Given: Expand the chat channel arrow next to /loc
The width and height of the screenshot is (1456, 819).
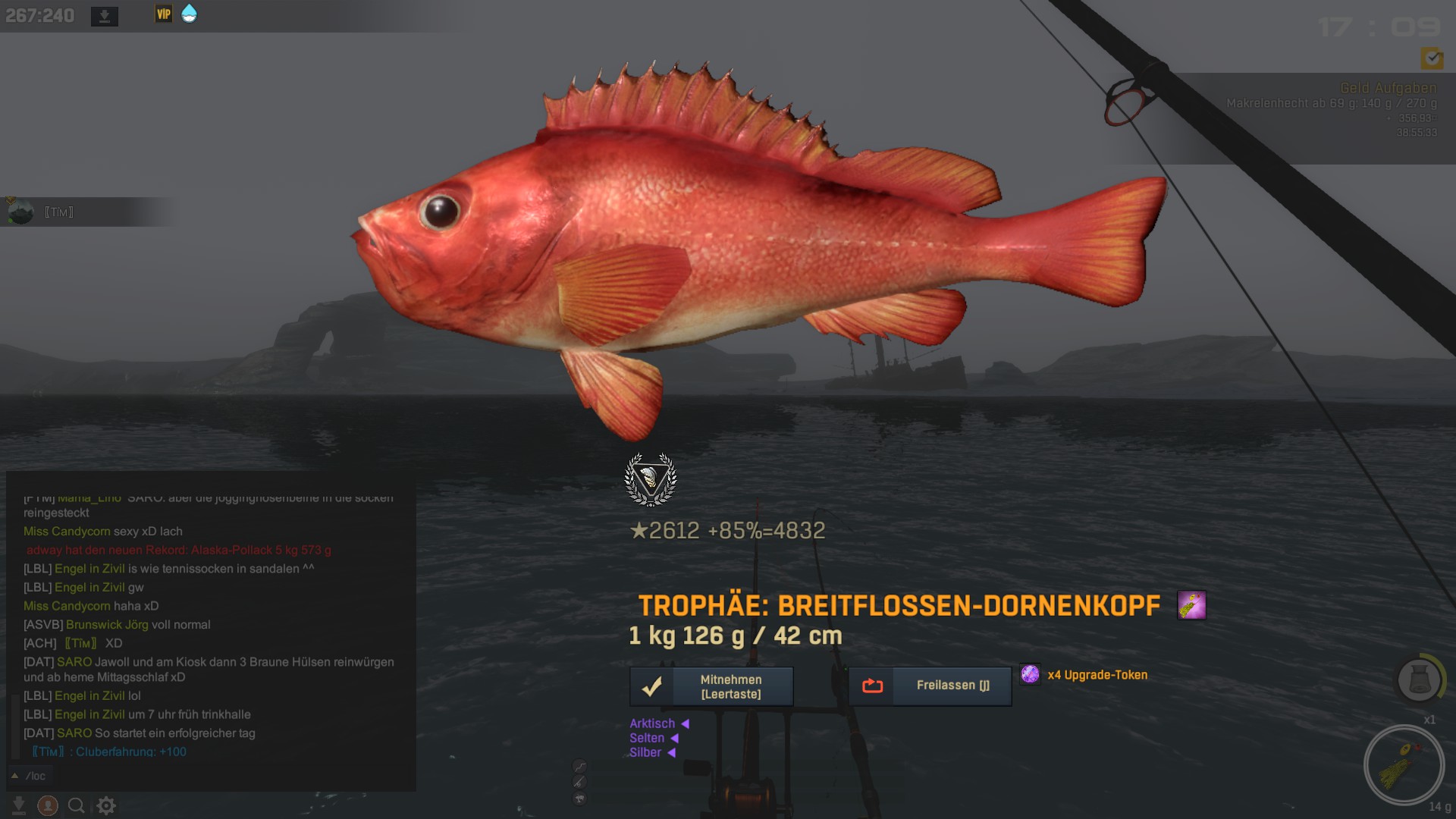Looking at the screenshot, I should pyautogui.click(x=14, y=776).
